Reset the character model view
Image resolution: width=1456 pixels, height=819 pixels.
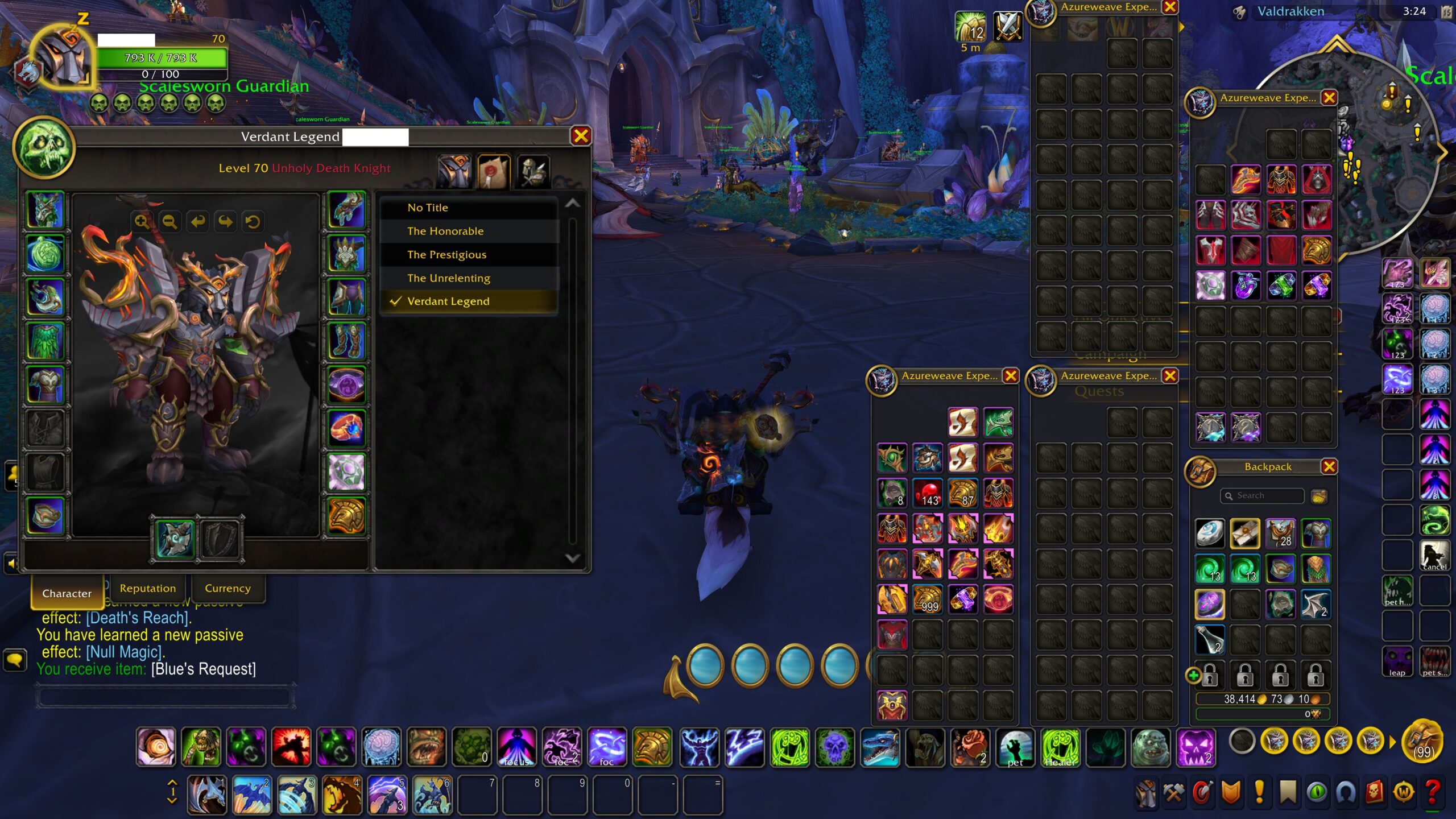[x=253, y=221]
